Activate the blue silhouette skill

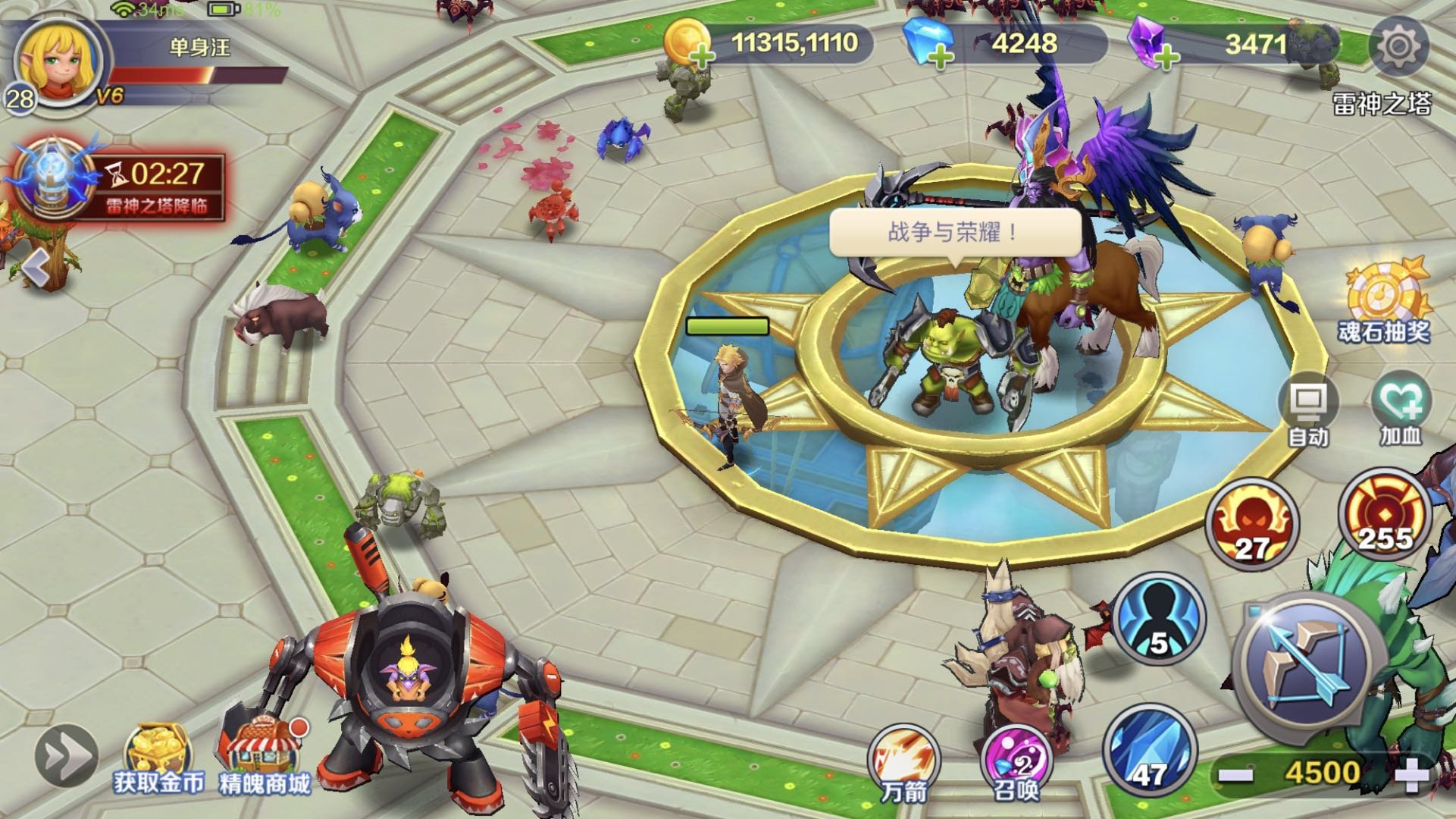click(1158, 618)
